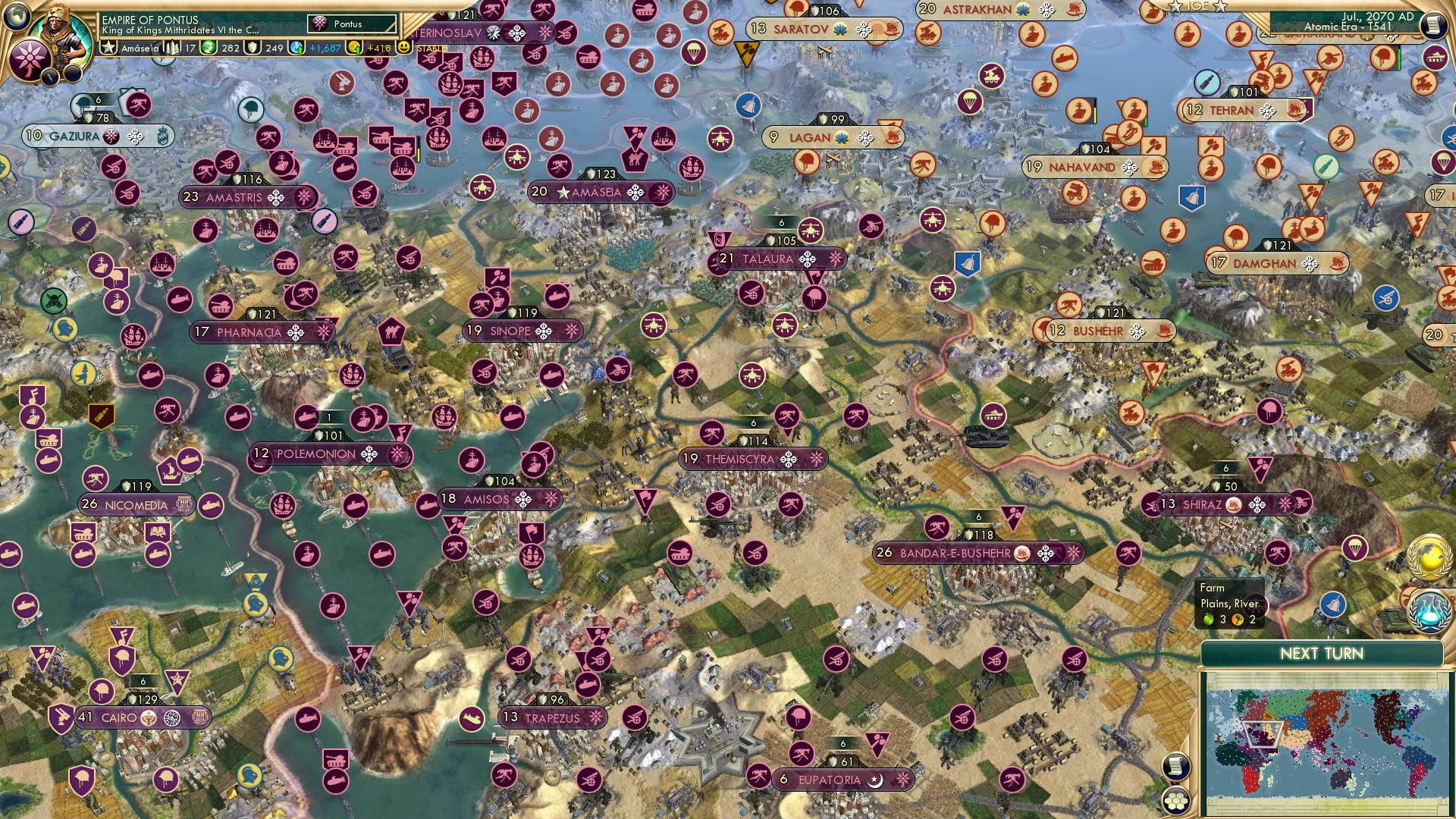Open the Pontus civilization selector box

click(350, 24)
